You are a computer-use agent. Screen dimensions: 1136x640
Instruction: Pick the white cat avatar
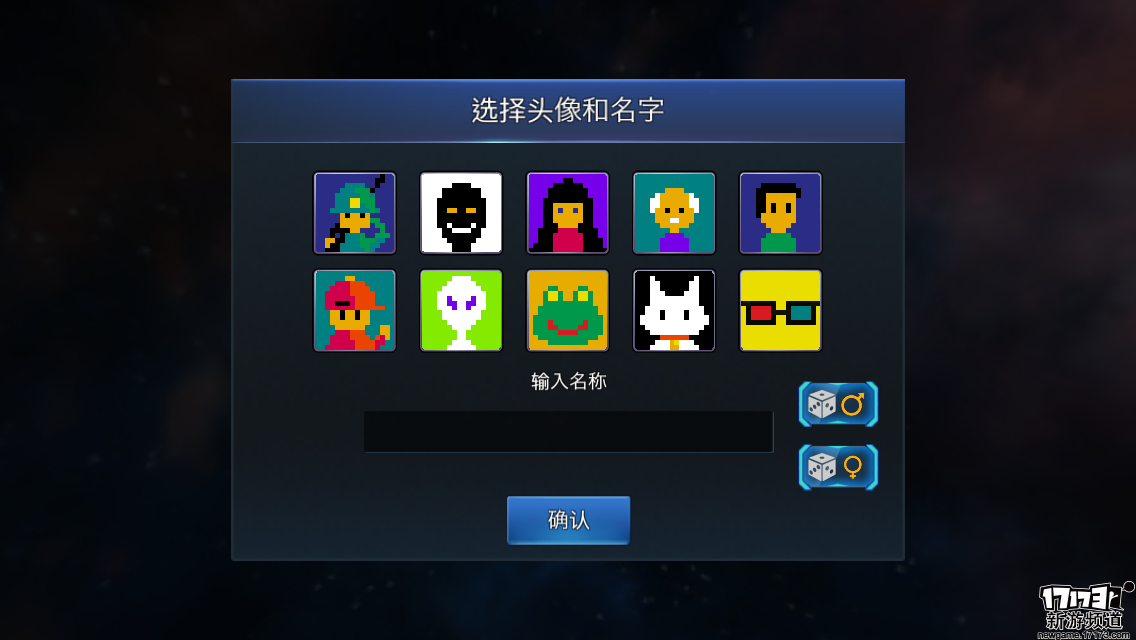[674, 310]
